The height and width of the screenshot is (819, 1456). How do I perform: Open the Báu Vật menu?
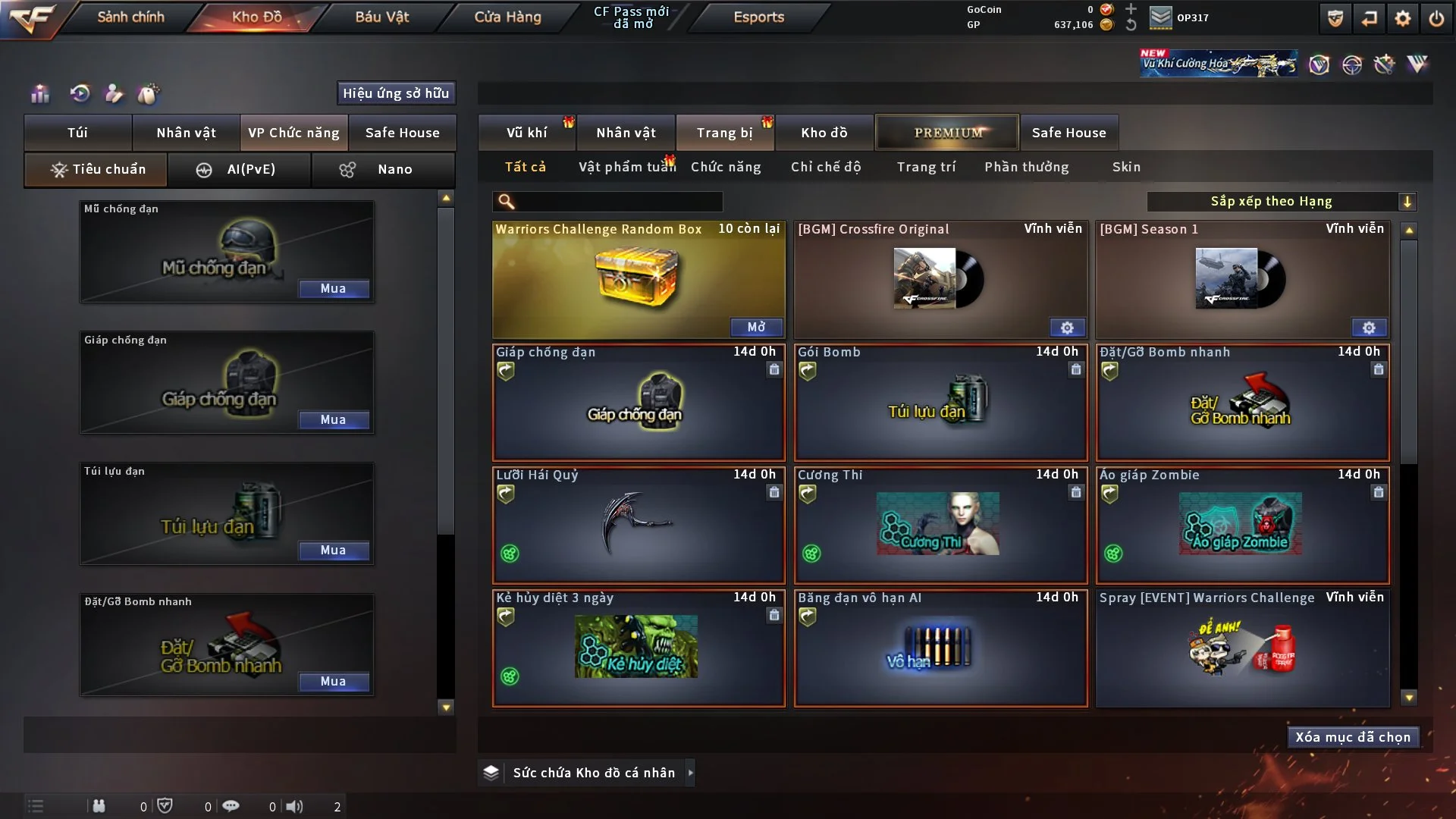(381, 17)
